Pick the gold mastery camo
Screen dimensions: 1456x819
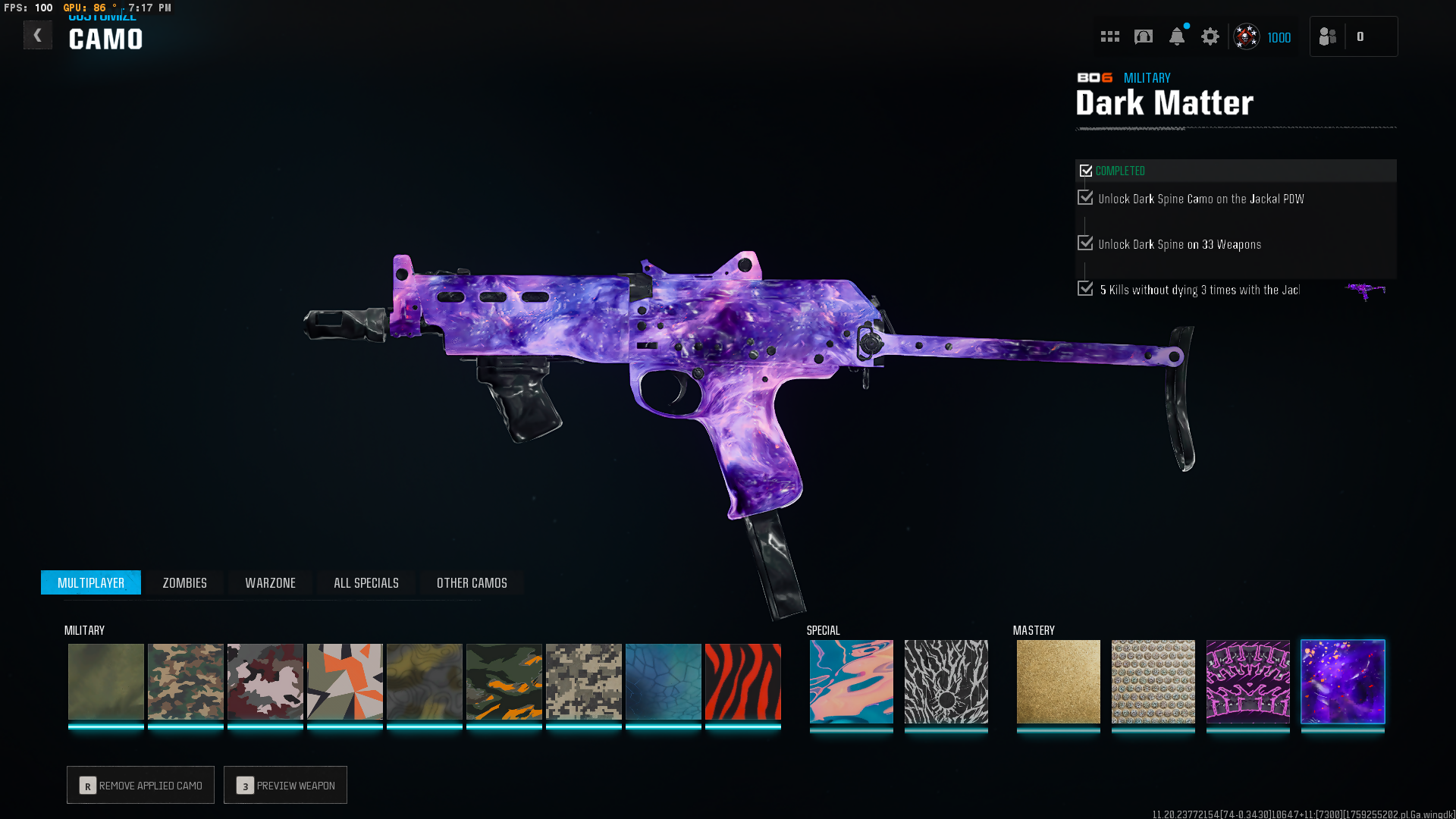click(1058, 681)
